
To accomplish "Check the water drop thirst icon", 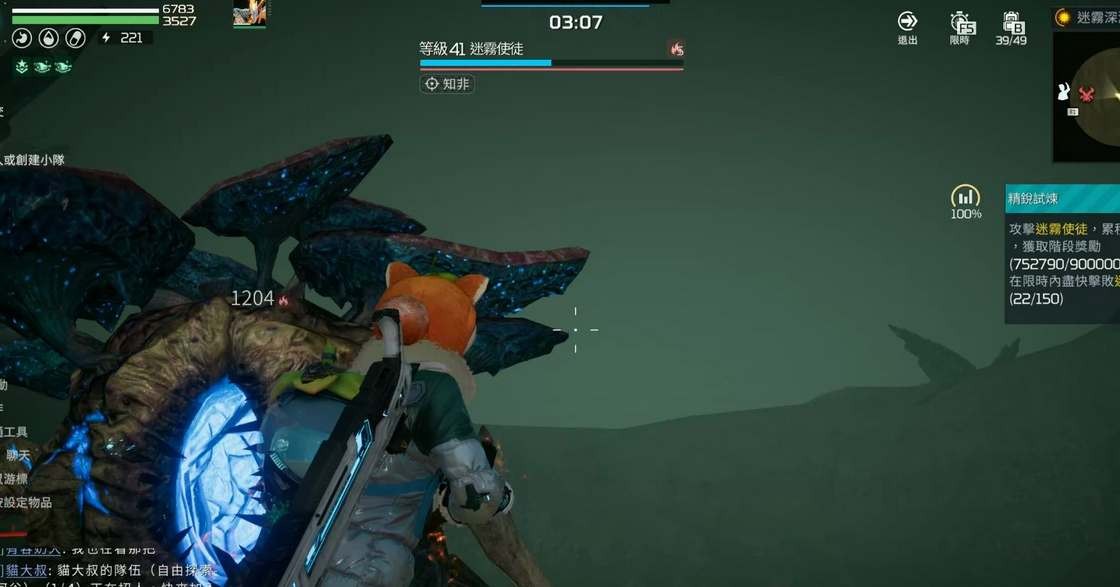I will [x=48, y=38].
